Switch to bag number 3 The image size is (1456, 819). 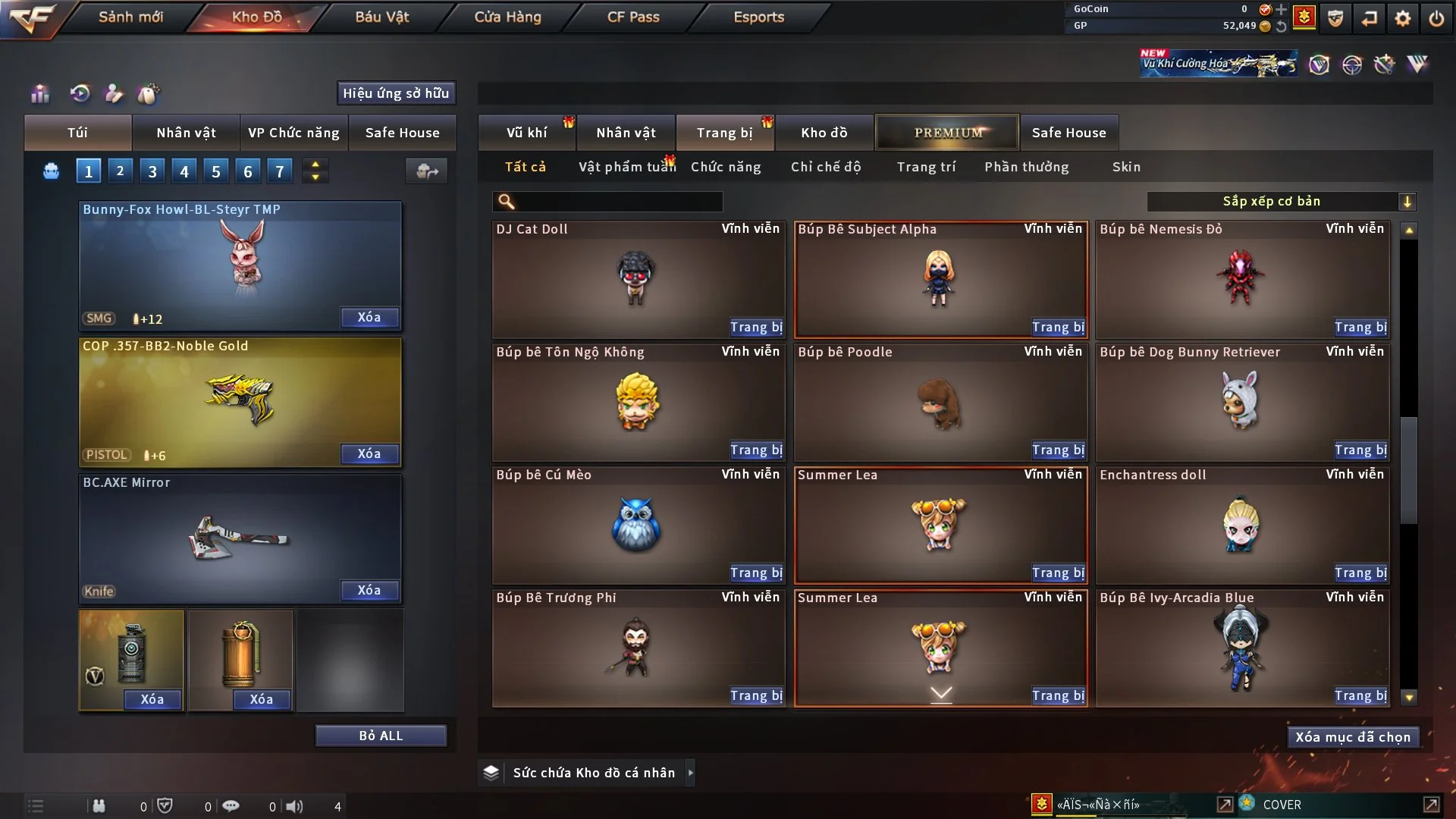(152, 171)
